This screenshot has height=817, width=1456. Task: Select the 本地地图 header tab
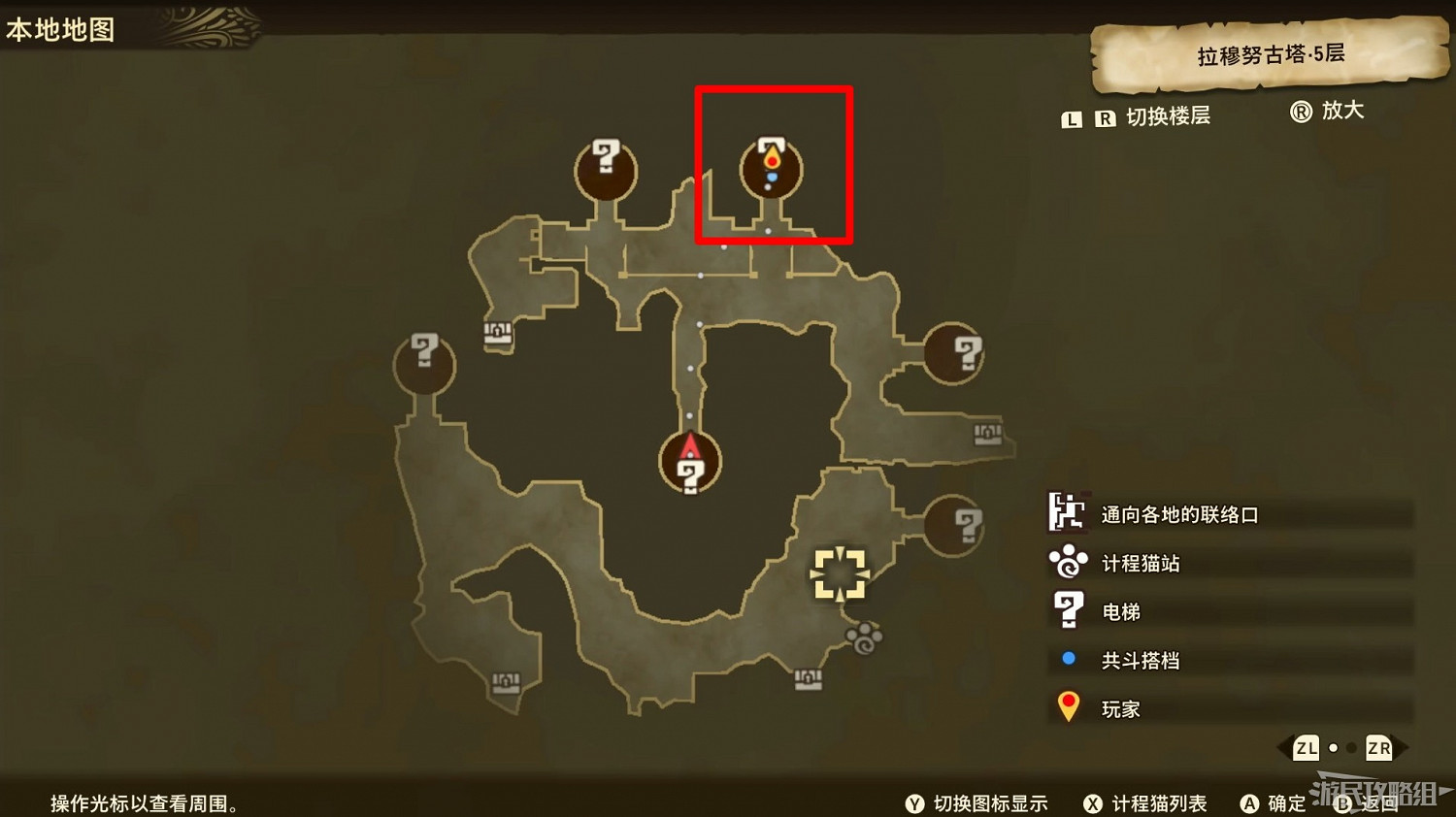coord(61,30)
